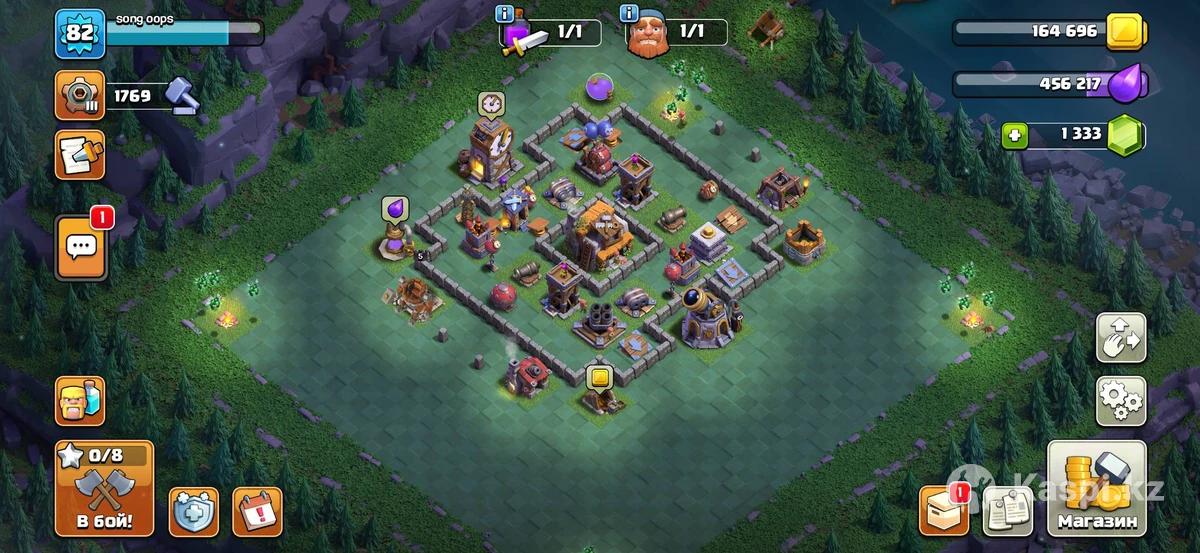This screenshot has width=1200, height=553.
Task: Open the events calendar button
Action: 257,512
